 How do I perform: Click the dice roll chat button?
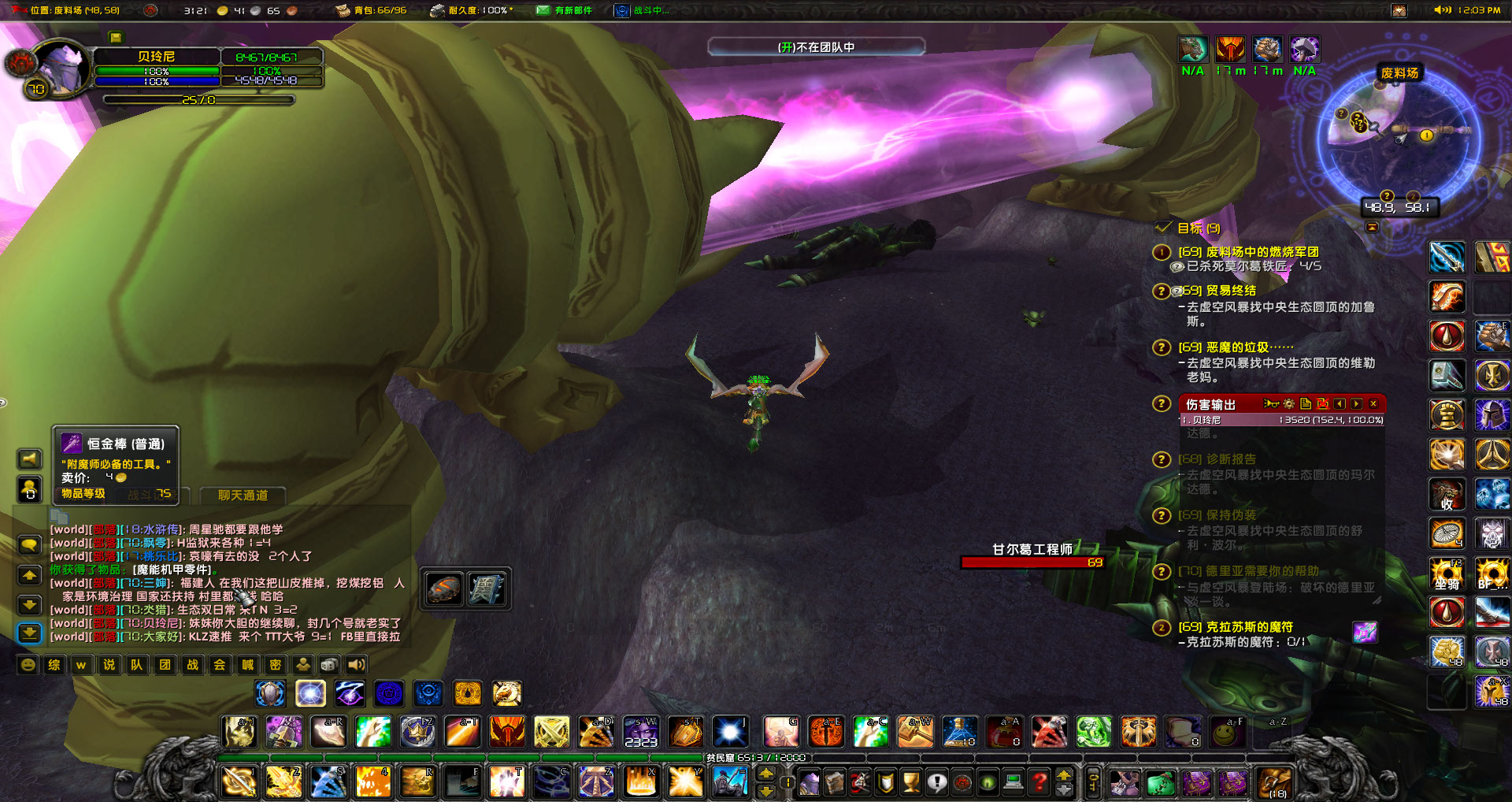point(330,665)
